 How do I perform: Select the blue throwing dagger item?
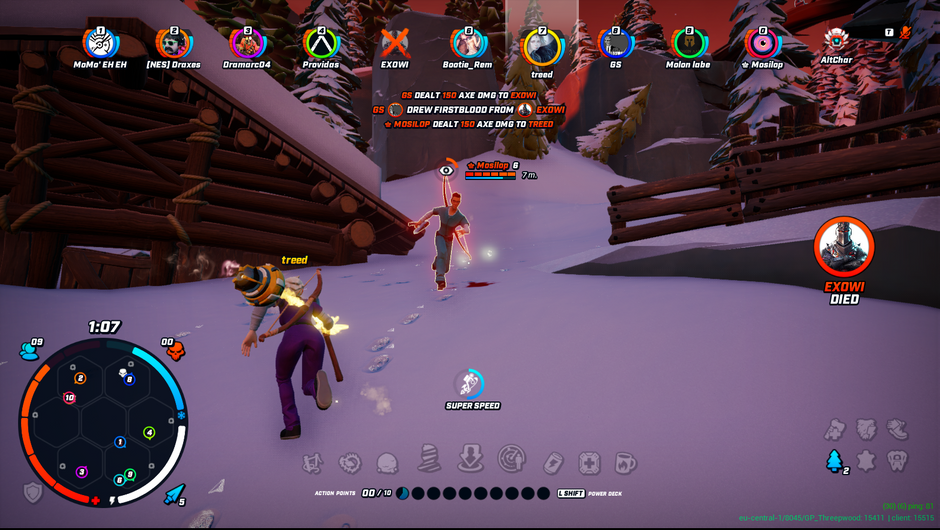pos(174,493)
